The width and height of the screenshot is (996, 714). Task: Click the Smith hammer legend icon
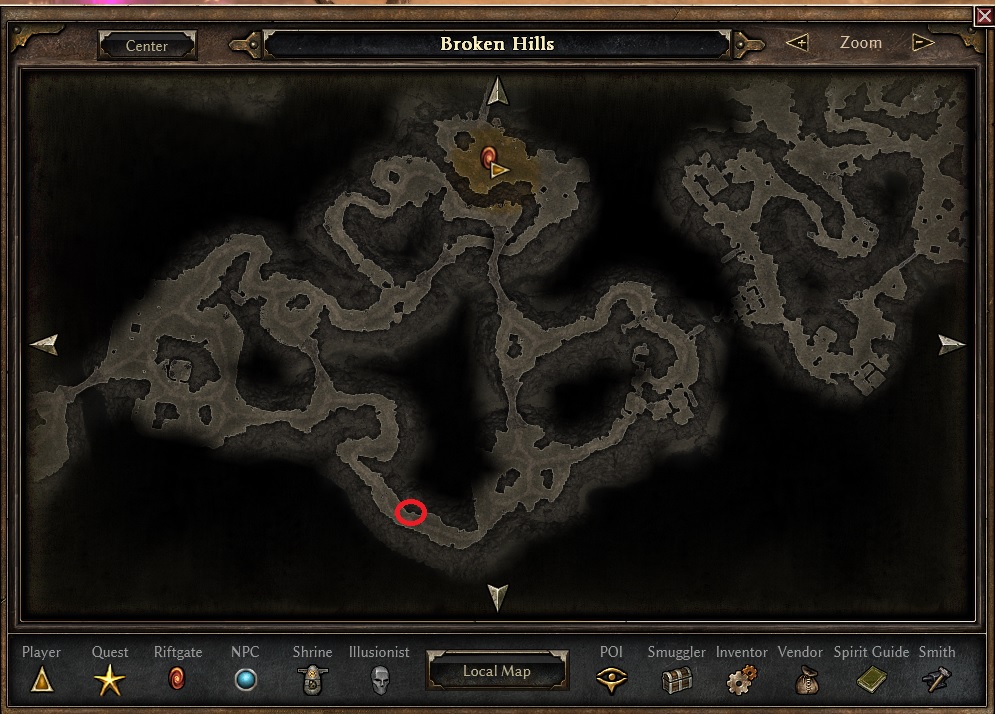coord(937,681)
